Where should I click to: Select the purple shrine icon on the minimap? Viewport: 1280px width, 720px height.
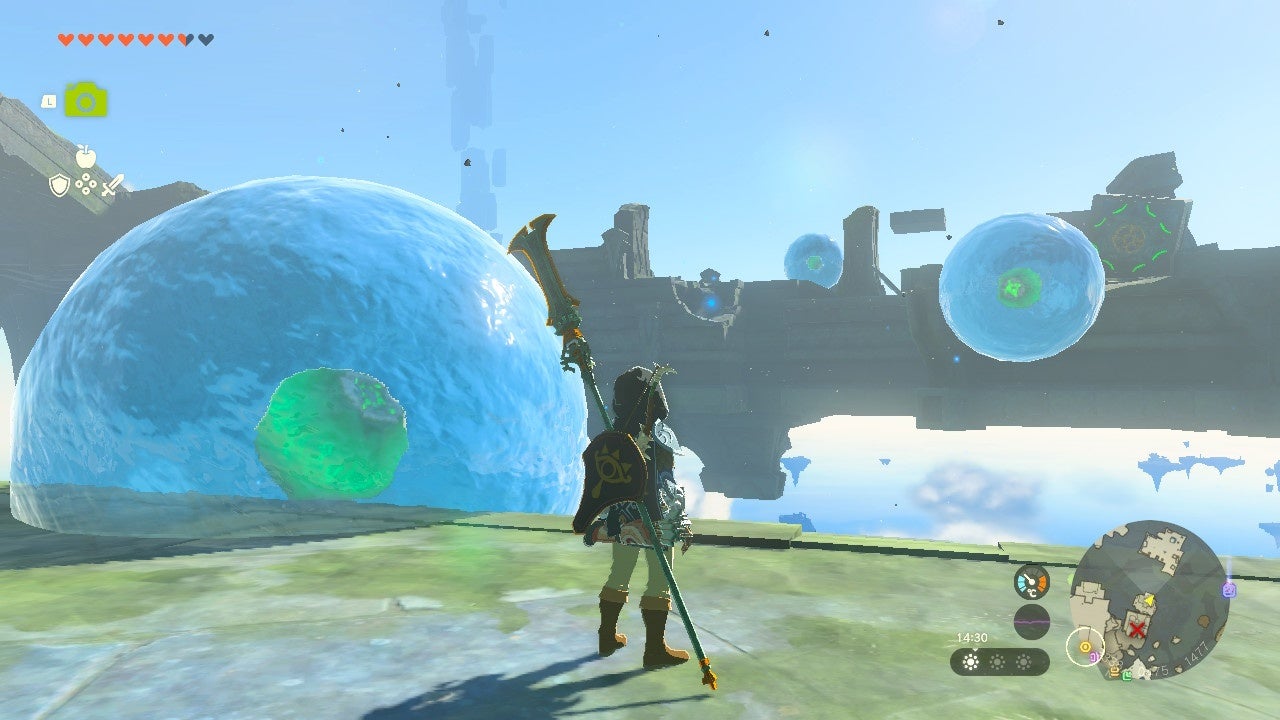1229,589
